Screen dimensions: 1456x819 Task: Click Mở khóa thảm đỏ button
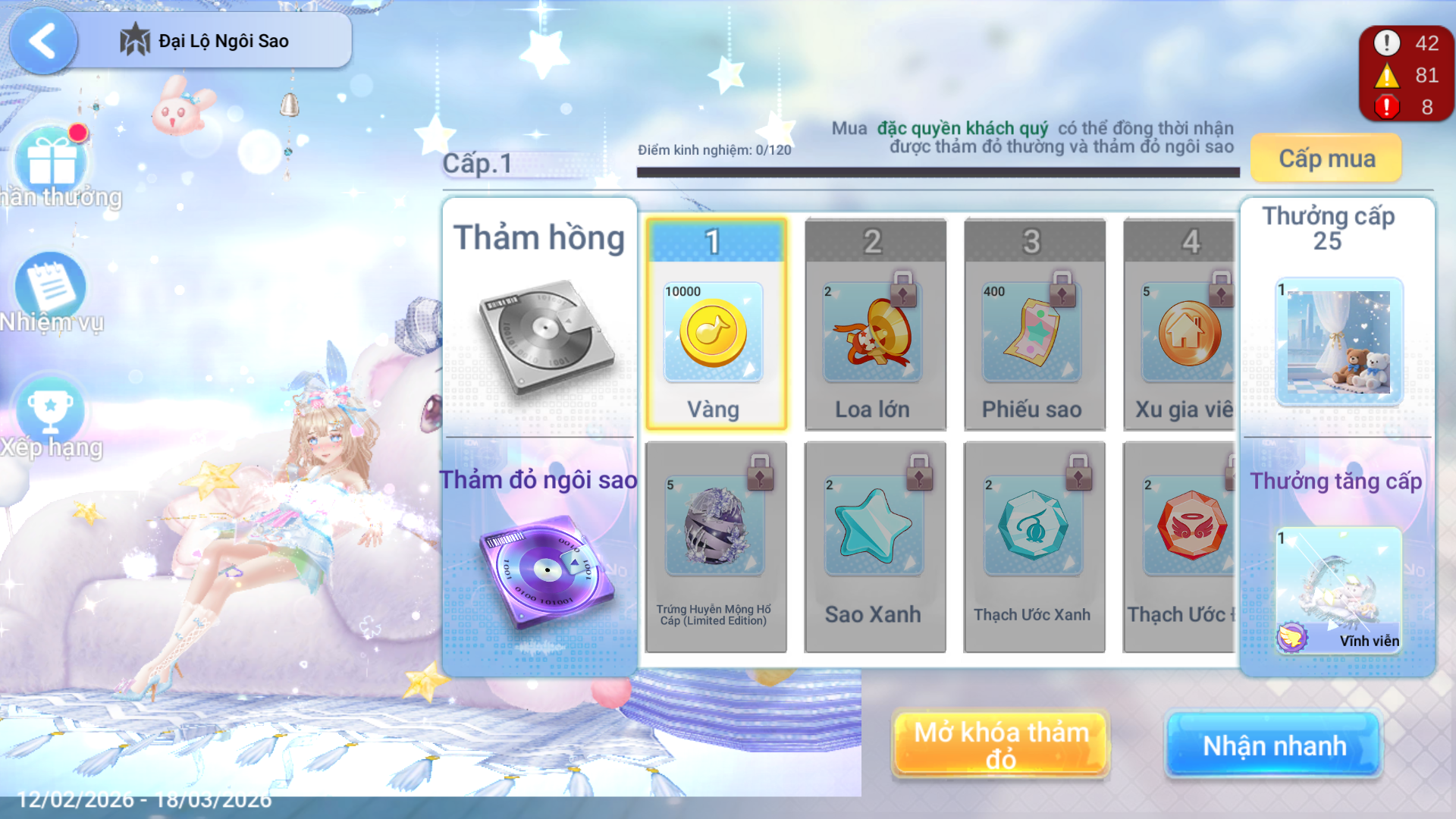[x=1001, y=745]
